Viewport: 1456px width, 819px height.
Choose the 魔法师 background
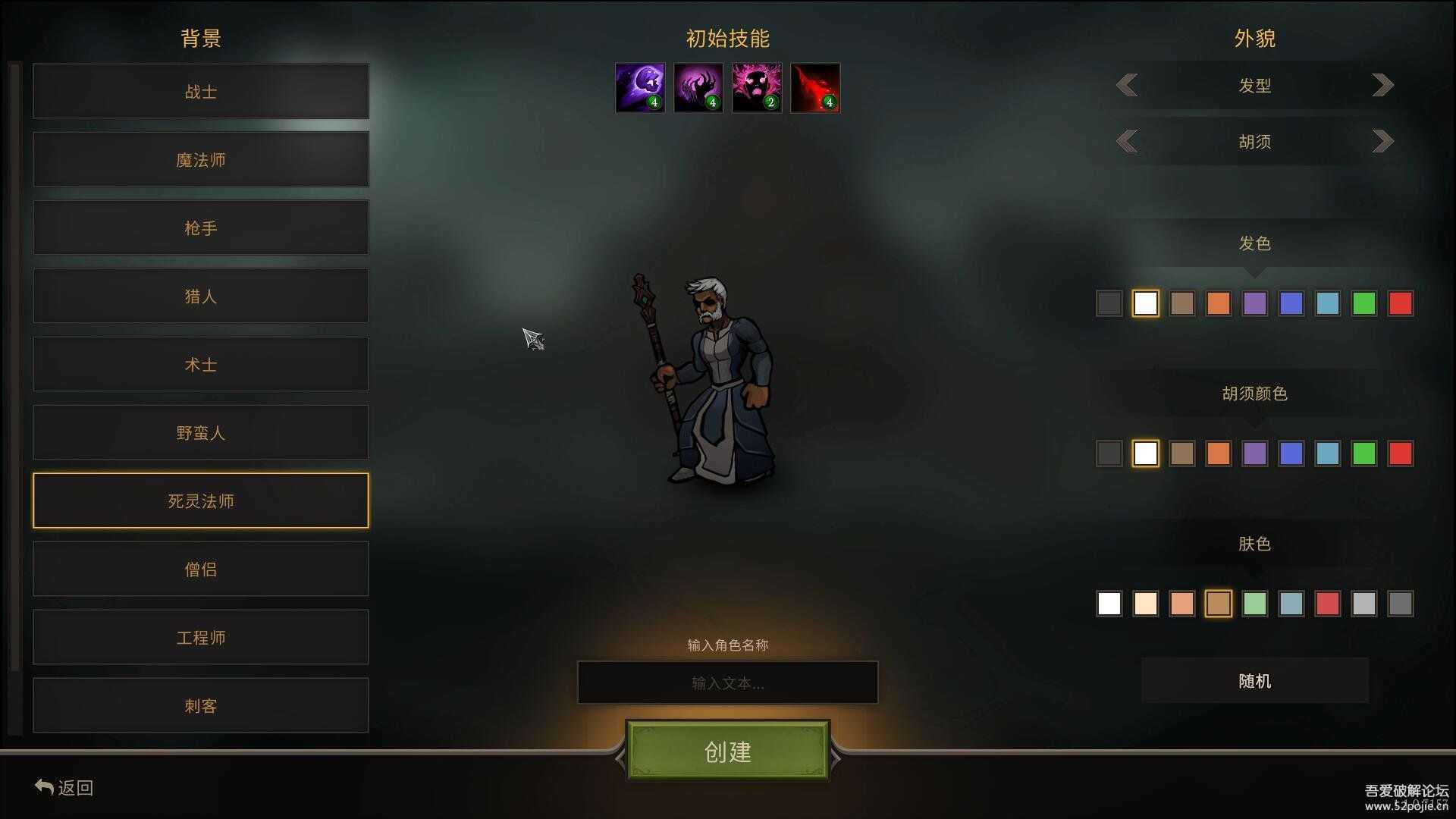(201, 160)
